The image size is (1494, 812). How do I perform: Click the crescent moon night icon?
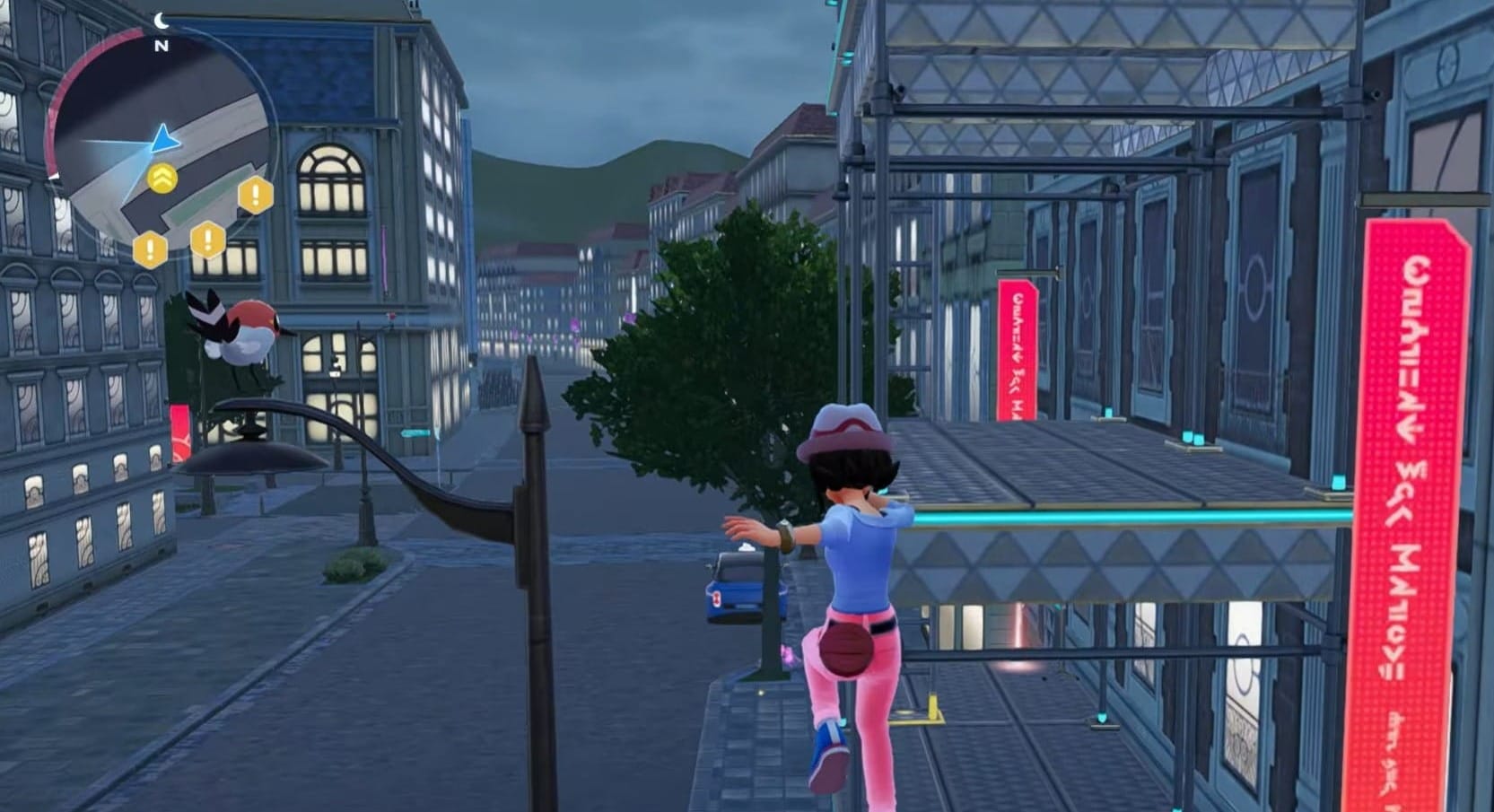[162, 21]
